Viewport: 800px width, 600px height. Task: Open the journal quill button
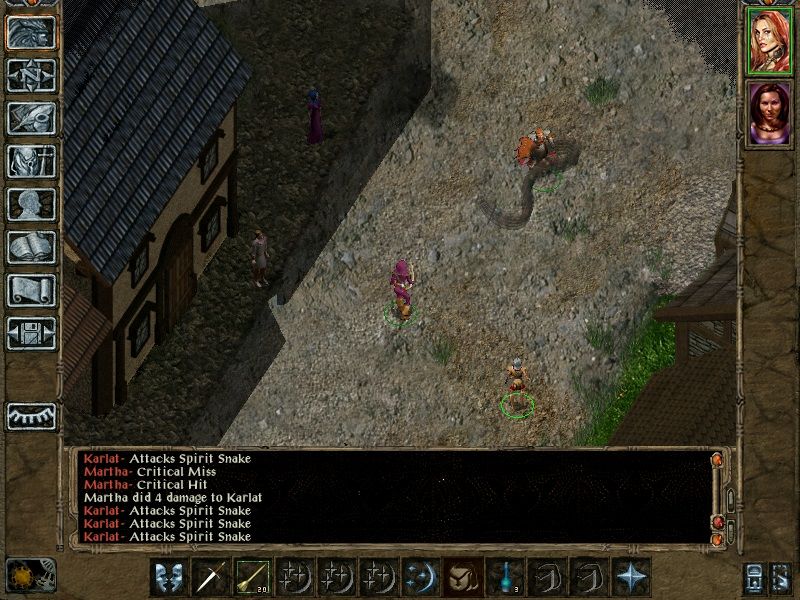point(31,118)
